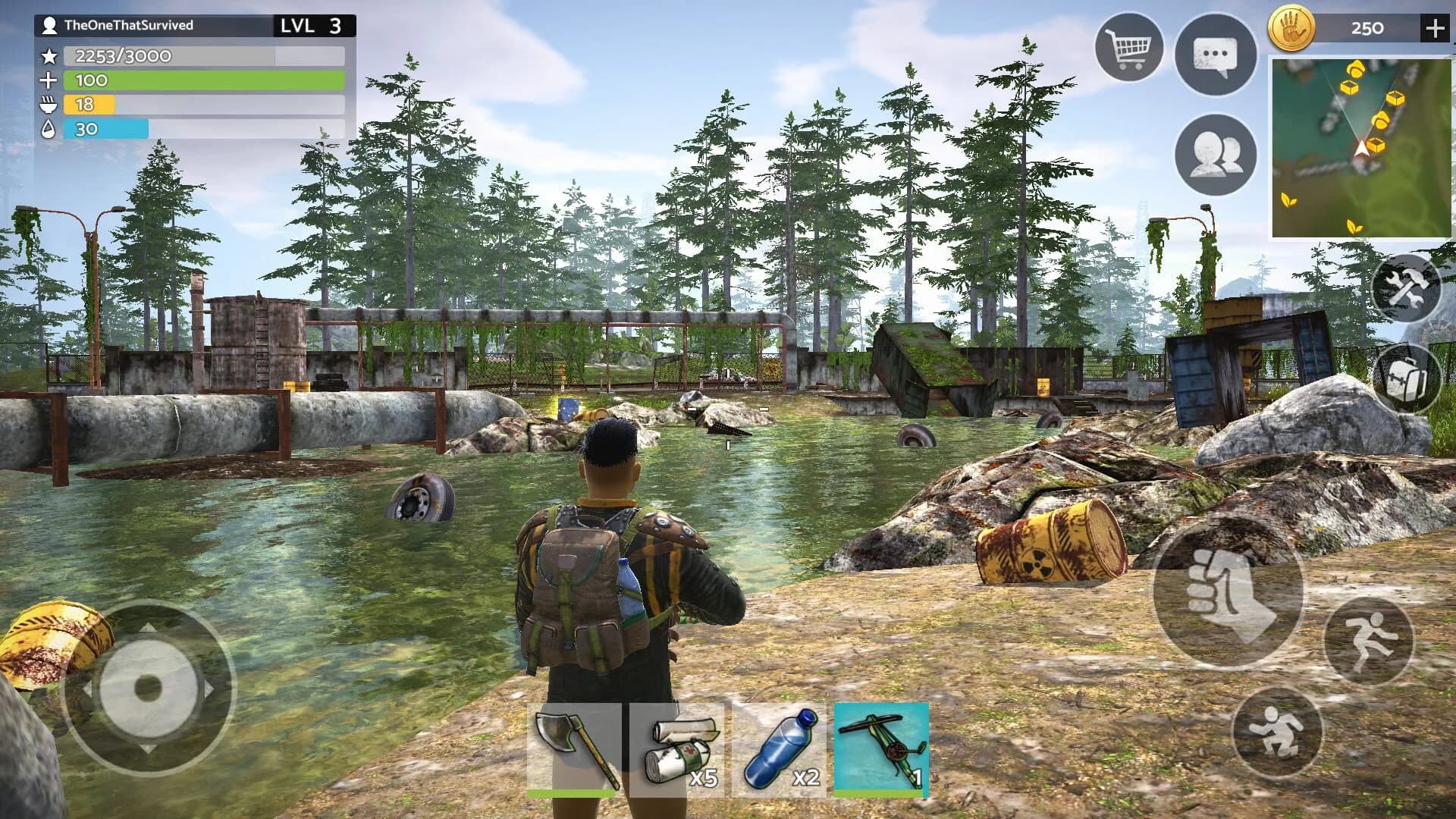This screenshot has width=1456, height=819.
Task: Expand the currency purchase with the plus button
Action: tap(1436, 27)
